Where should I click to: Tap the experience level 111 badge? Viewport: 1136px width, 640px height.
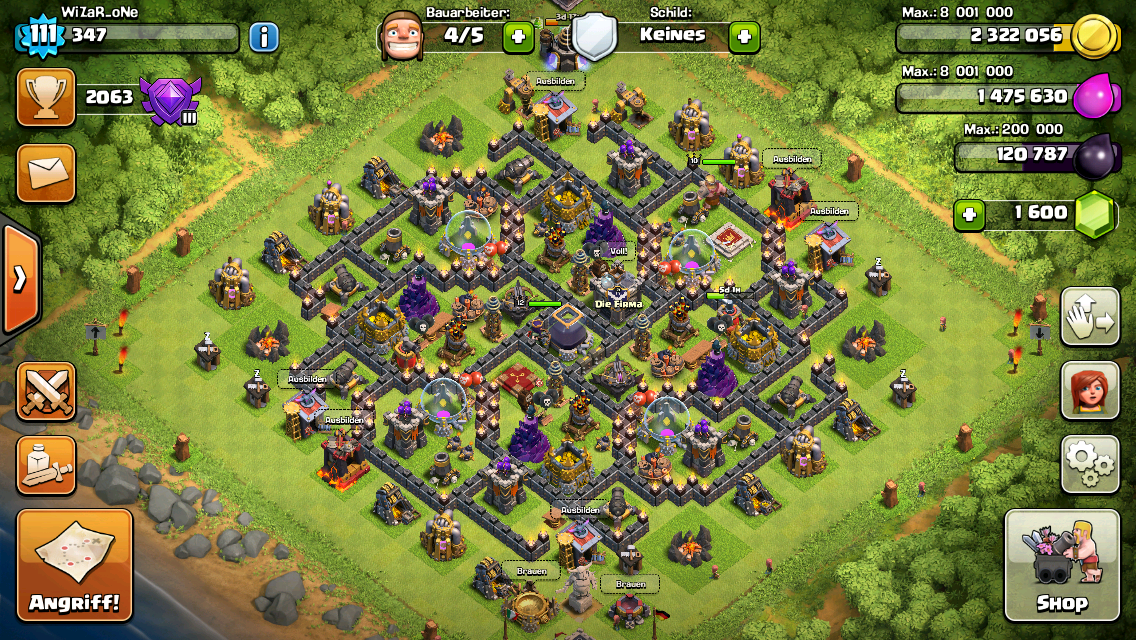[41, 37]
